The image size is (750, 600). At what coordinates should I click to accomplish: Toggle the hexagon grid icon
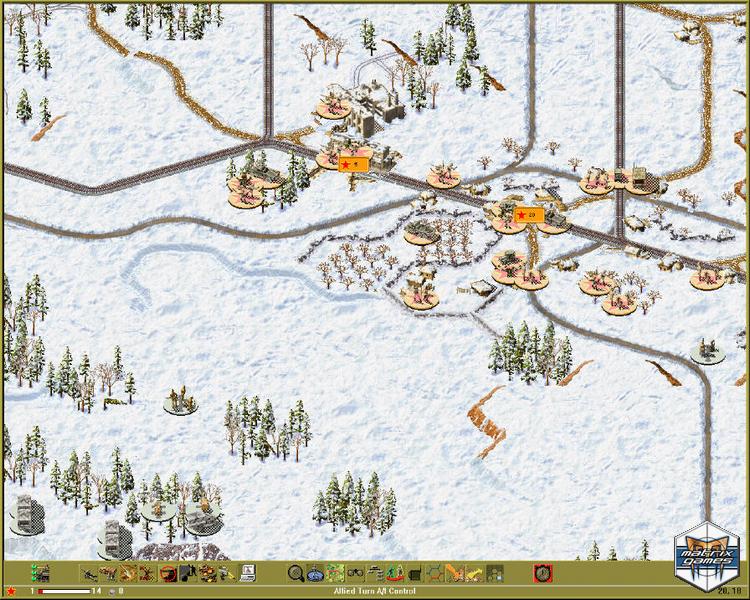(436, 573)
